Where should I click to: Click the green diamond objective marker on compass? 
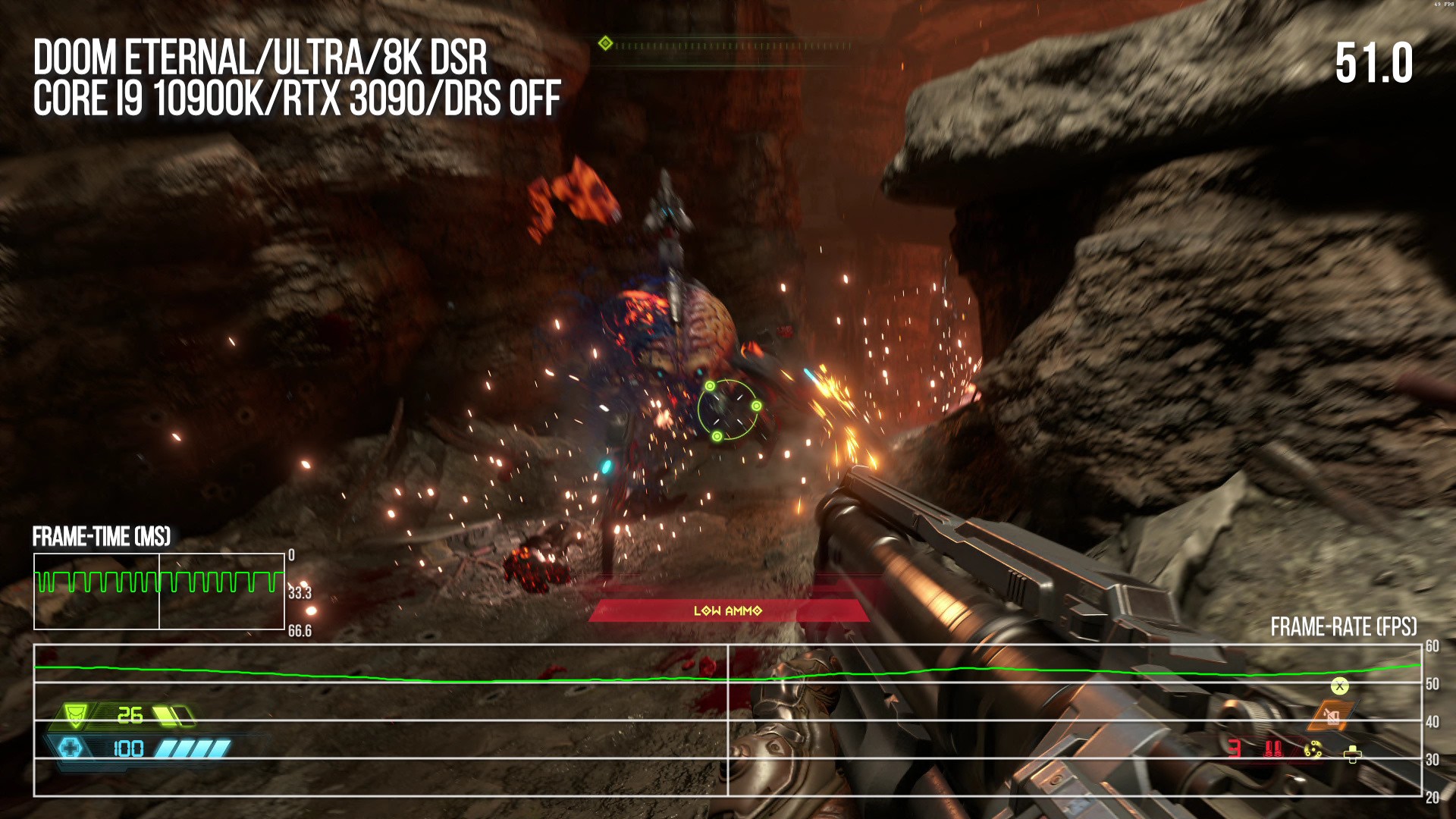tap(605, 43)
